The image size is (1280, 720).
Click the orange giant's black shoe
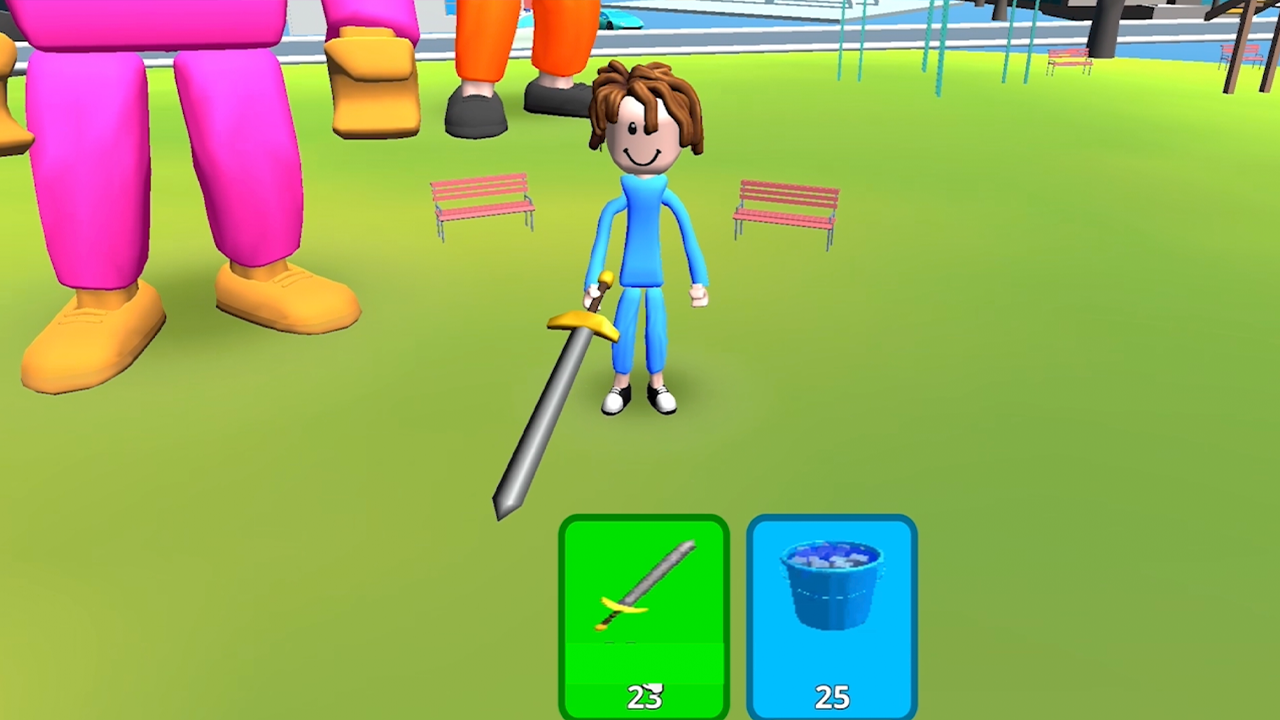[477, 110]
